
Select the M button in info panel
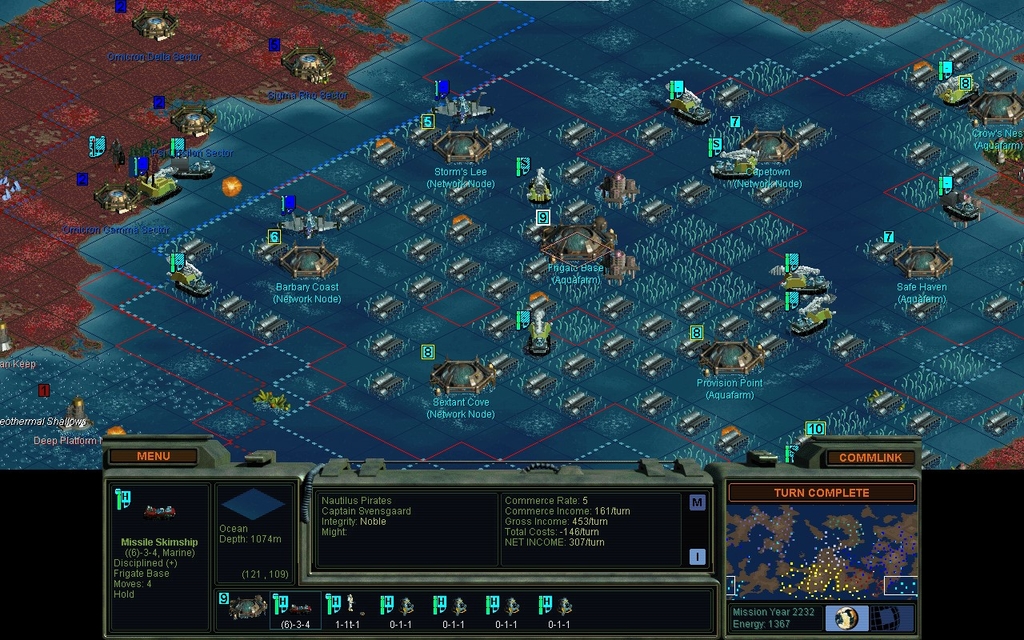click(697, 503)
